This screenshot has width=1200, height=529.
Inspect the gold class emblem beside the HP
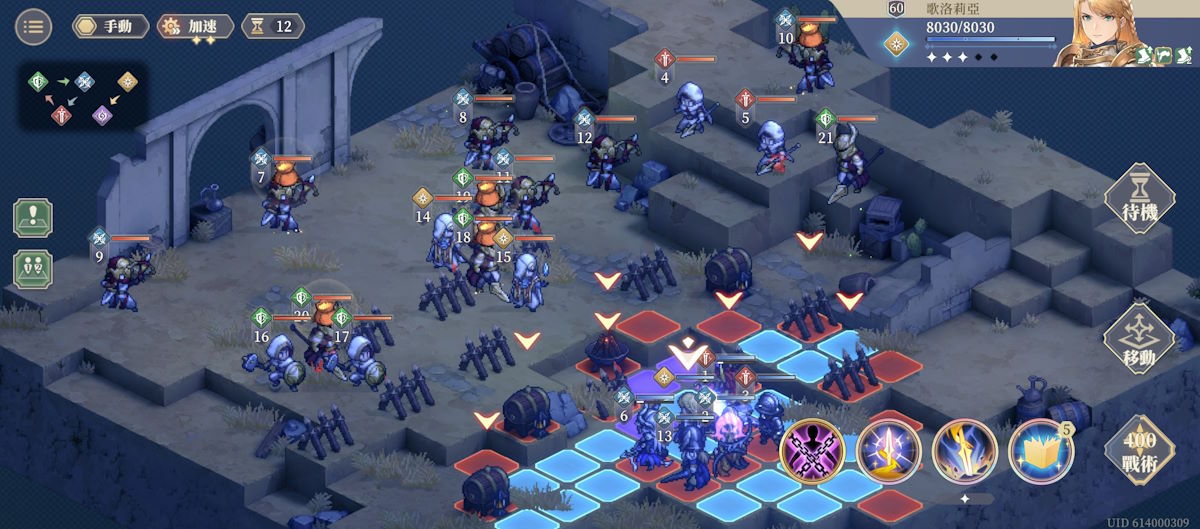tap(896, 43)
